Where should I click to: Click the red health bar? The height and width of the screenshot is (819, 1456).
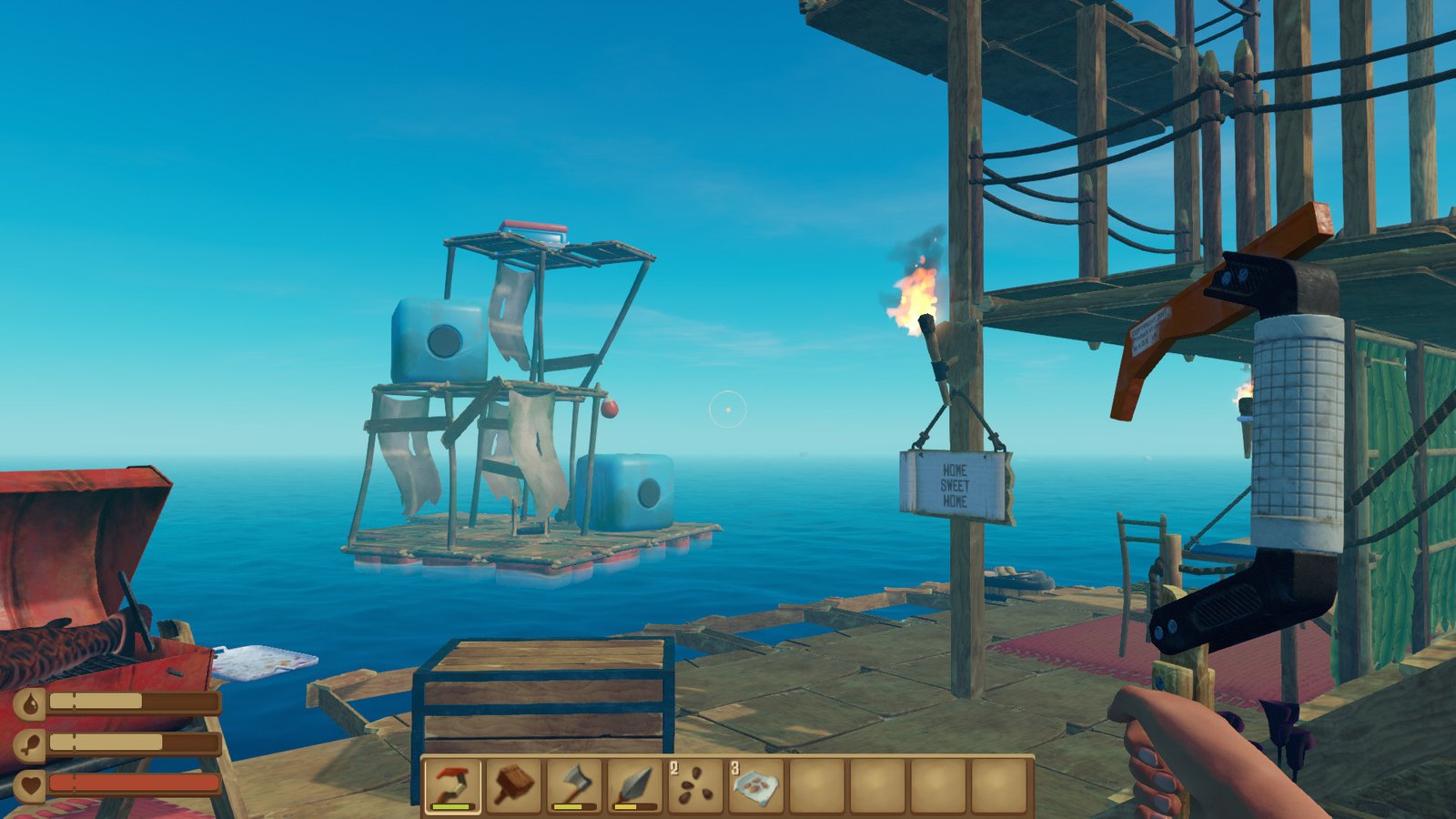(136, 781)
